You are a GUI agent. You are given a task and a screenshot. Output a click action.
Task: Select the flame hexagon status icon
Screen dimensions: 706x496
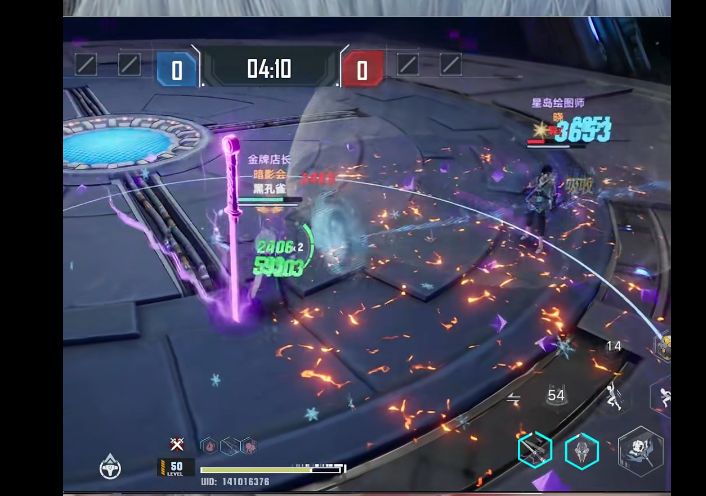[x=208, y=445]
